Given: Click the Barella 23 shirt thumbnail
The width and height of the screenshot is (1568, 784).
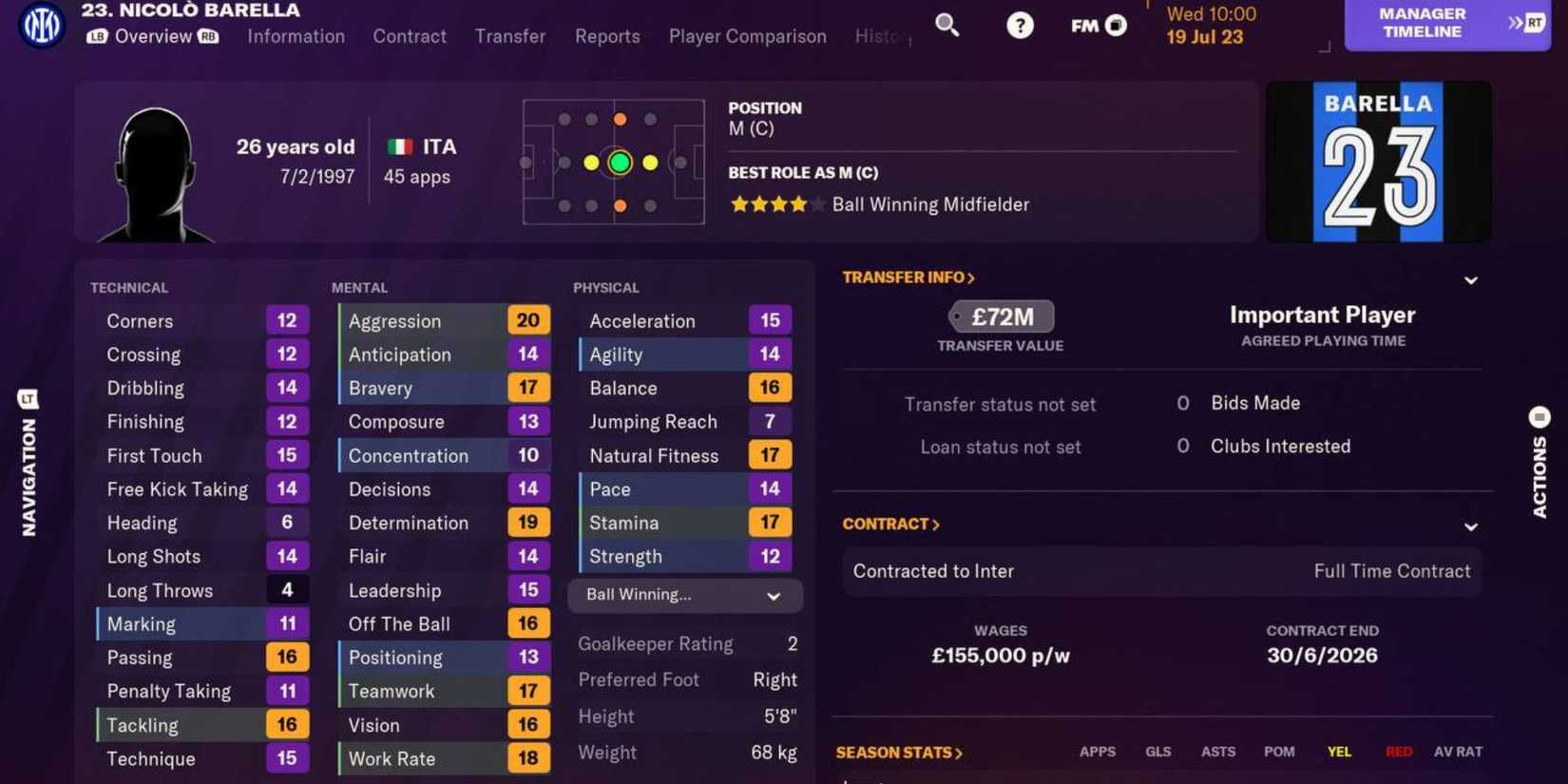Looking at the screenshot, I should (1376, 162).
